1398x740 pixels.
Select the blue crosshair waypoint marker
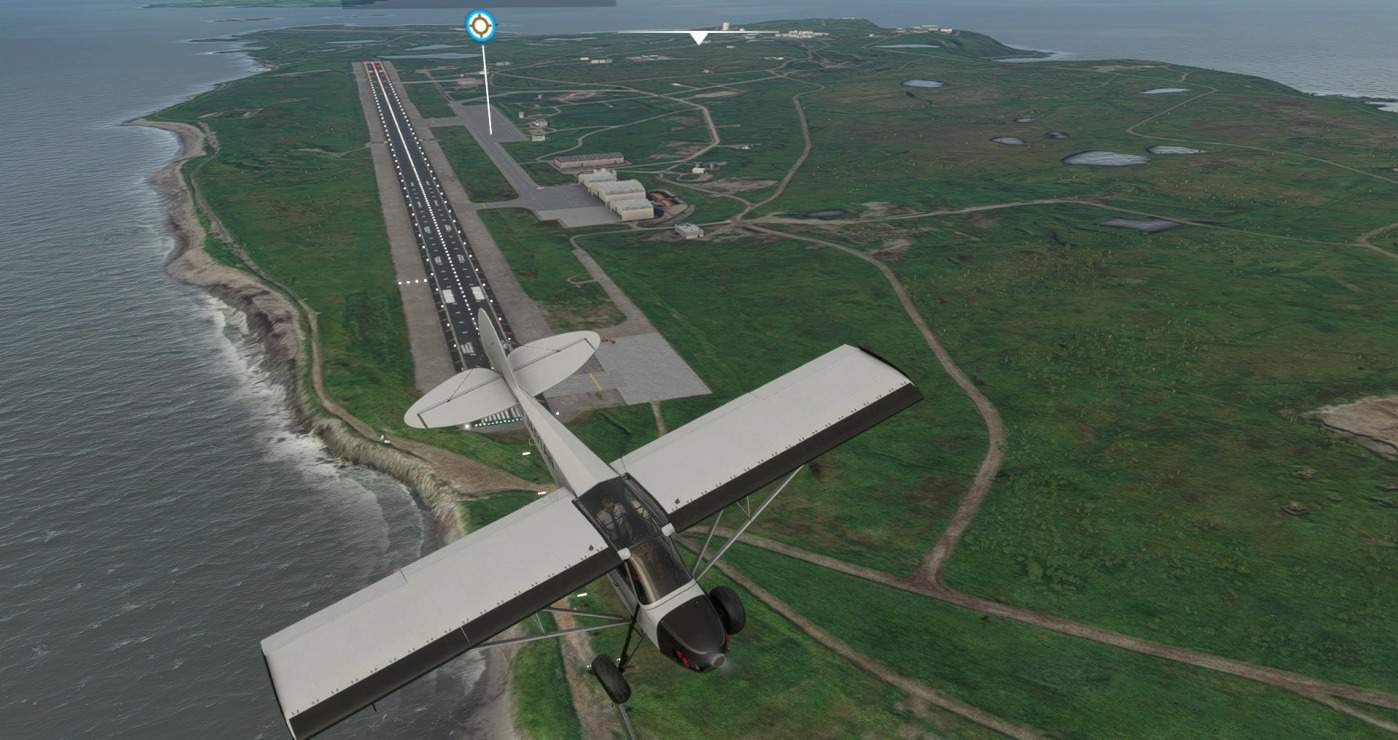coord(480,26)
